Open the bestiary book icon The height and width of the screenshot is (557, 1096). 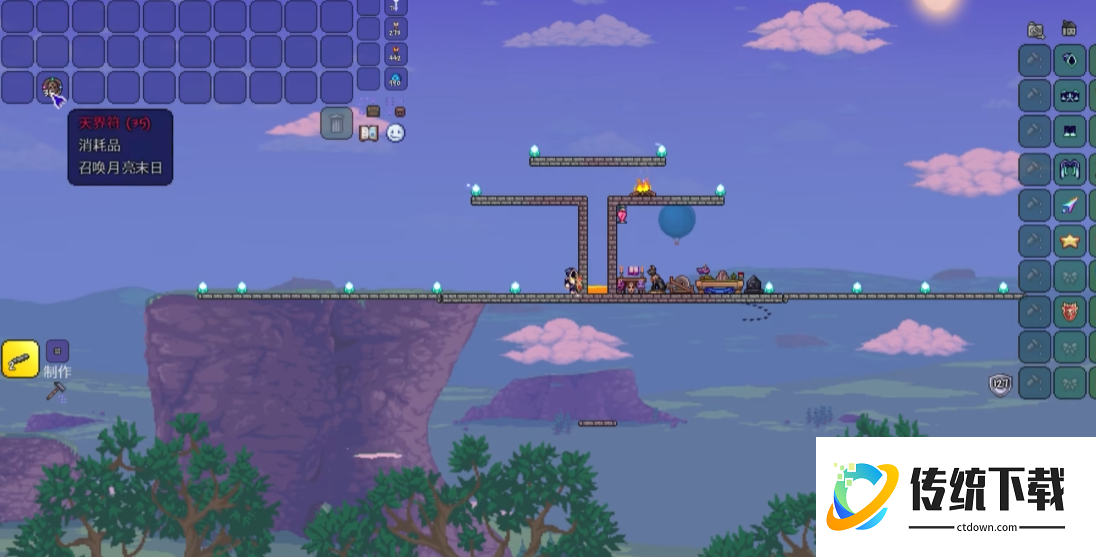click(368, 133)
